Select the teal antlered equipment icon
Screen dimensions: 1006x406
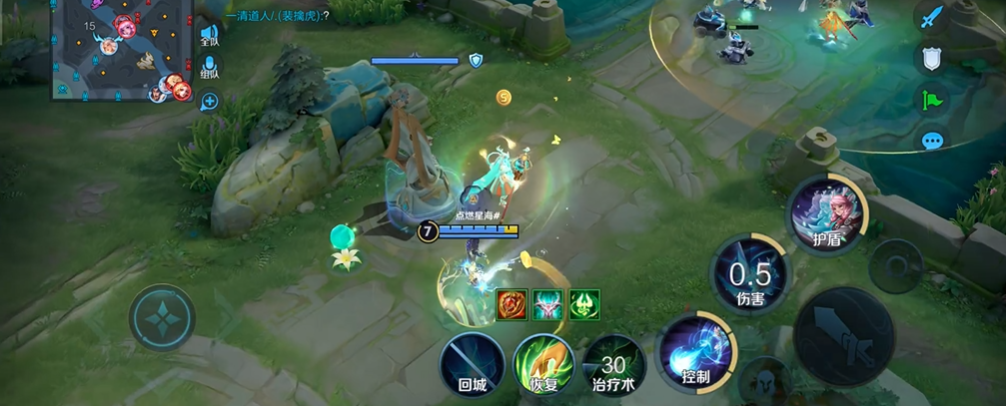pos(548,305)
